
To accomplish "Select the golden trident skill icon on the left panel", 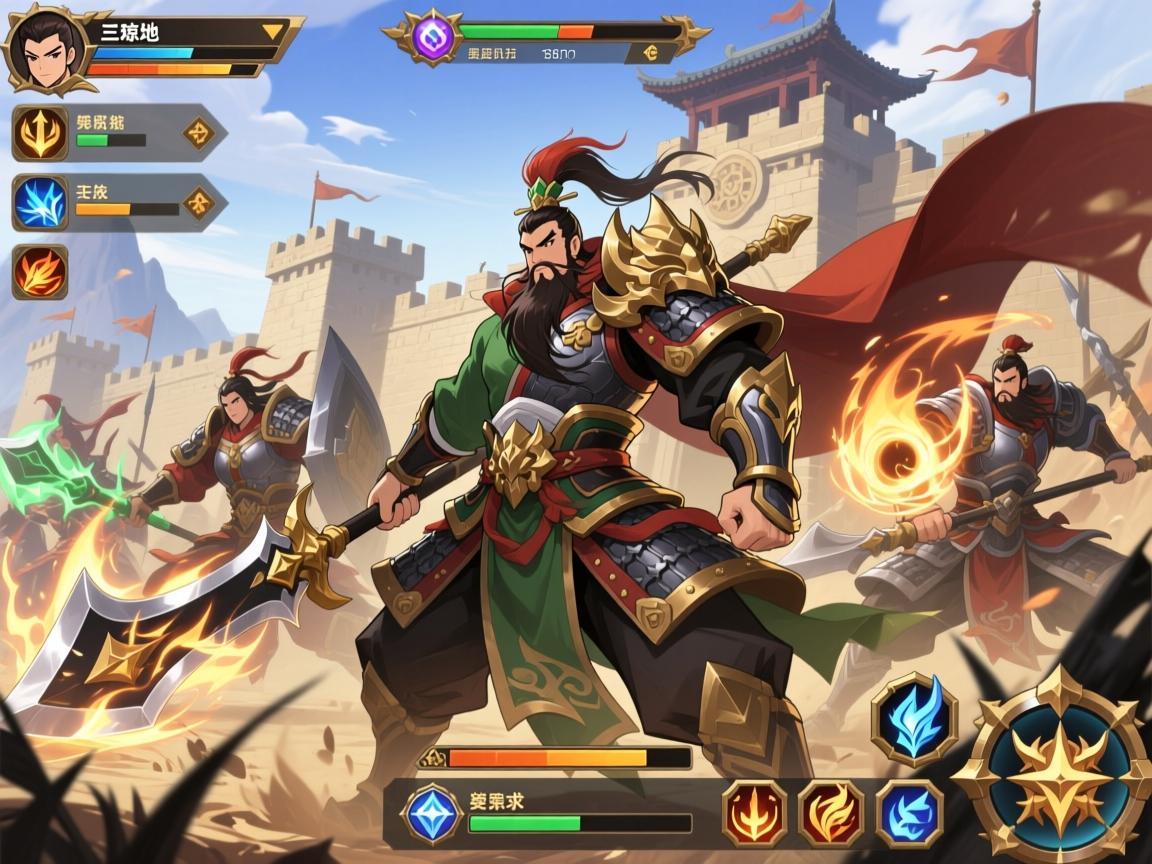I will click(40, 133).
